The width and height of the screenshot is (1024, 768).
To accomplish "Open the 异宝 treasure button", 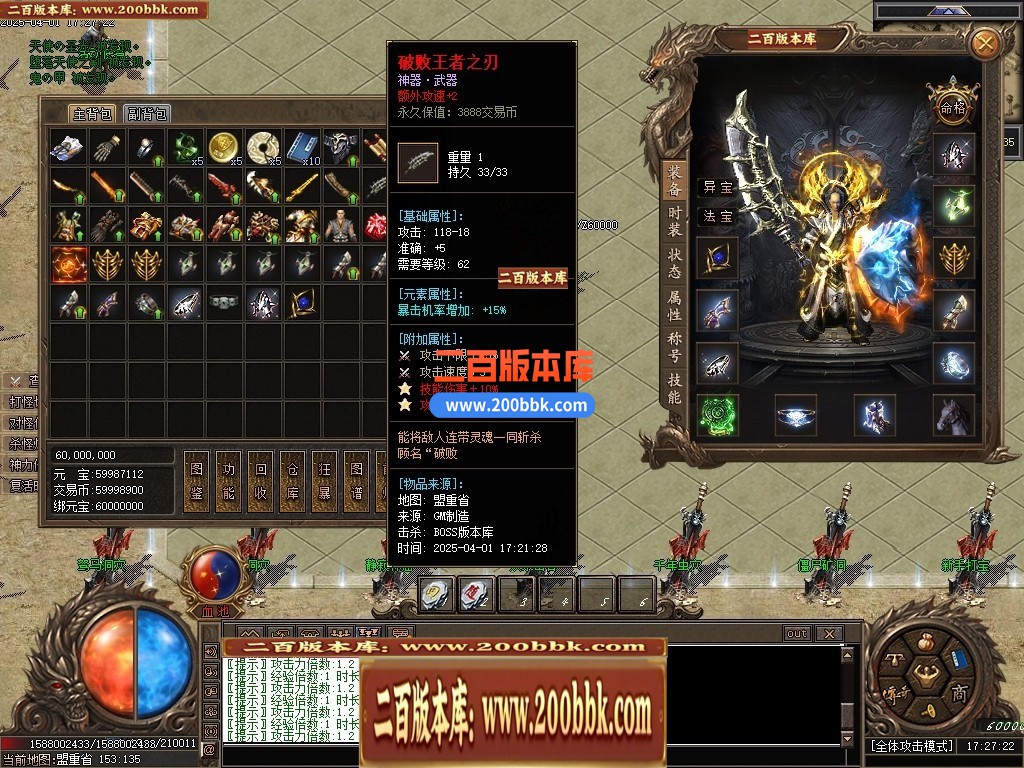I will [x=717, y=187].
